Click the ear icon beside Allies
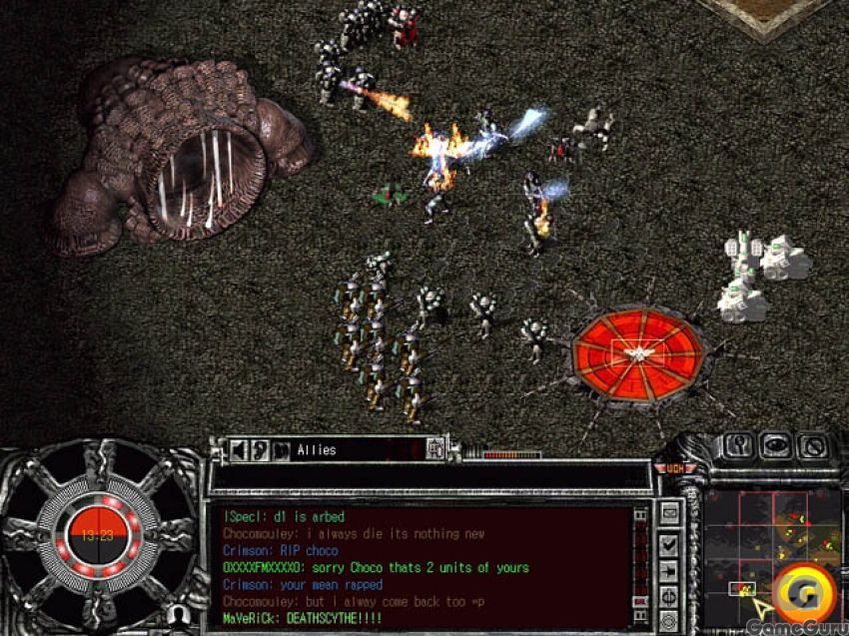 (x=259, y=450)
